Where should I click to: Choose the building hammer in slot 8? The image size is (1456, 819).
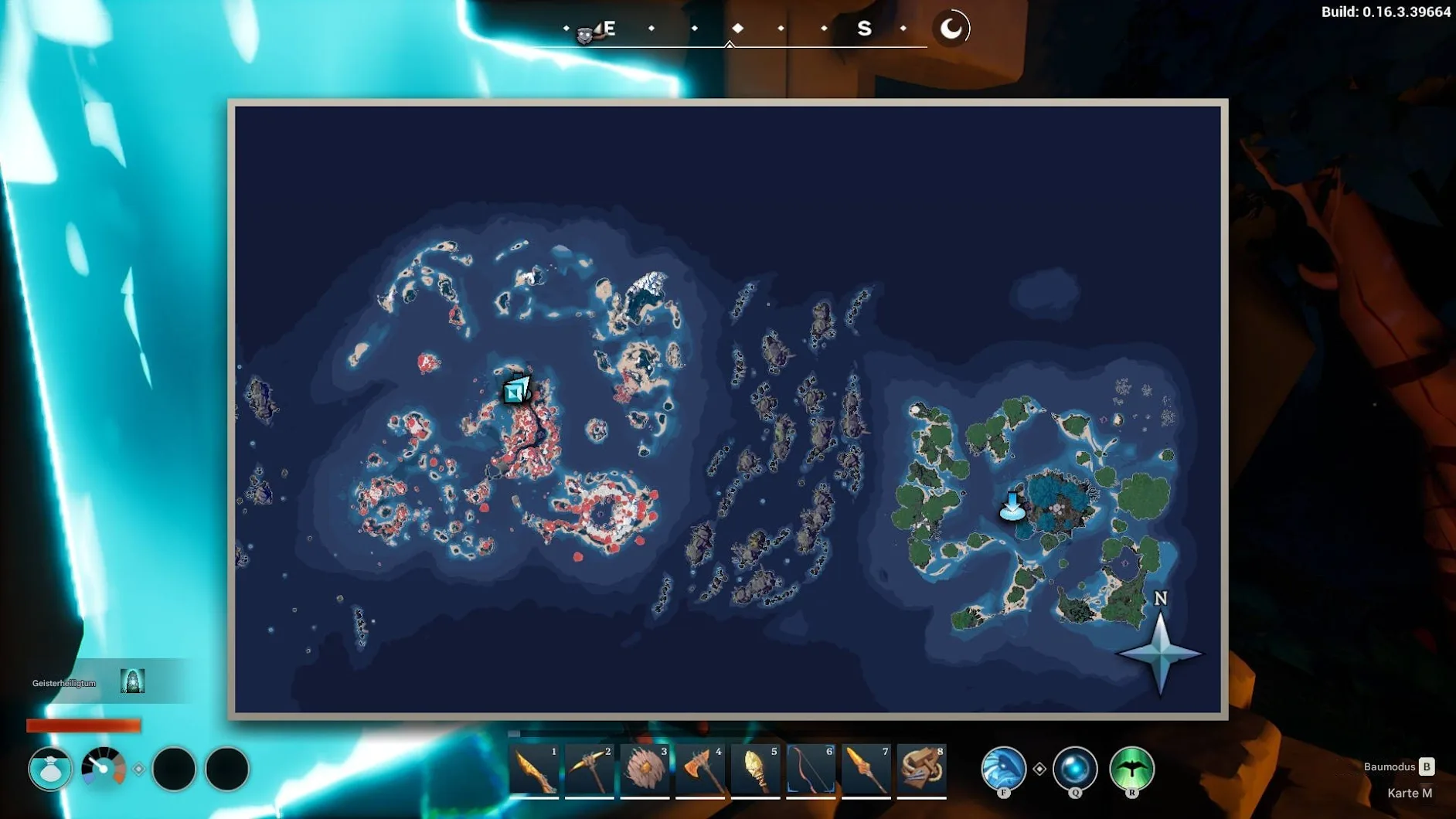[x=921, y=770]
